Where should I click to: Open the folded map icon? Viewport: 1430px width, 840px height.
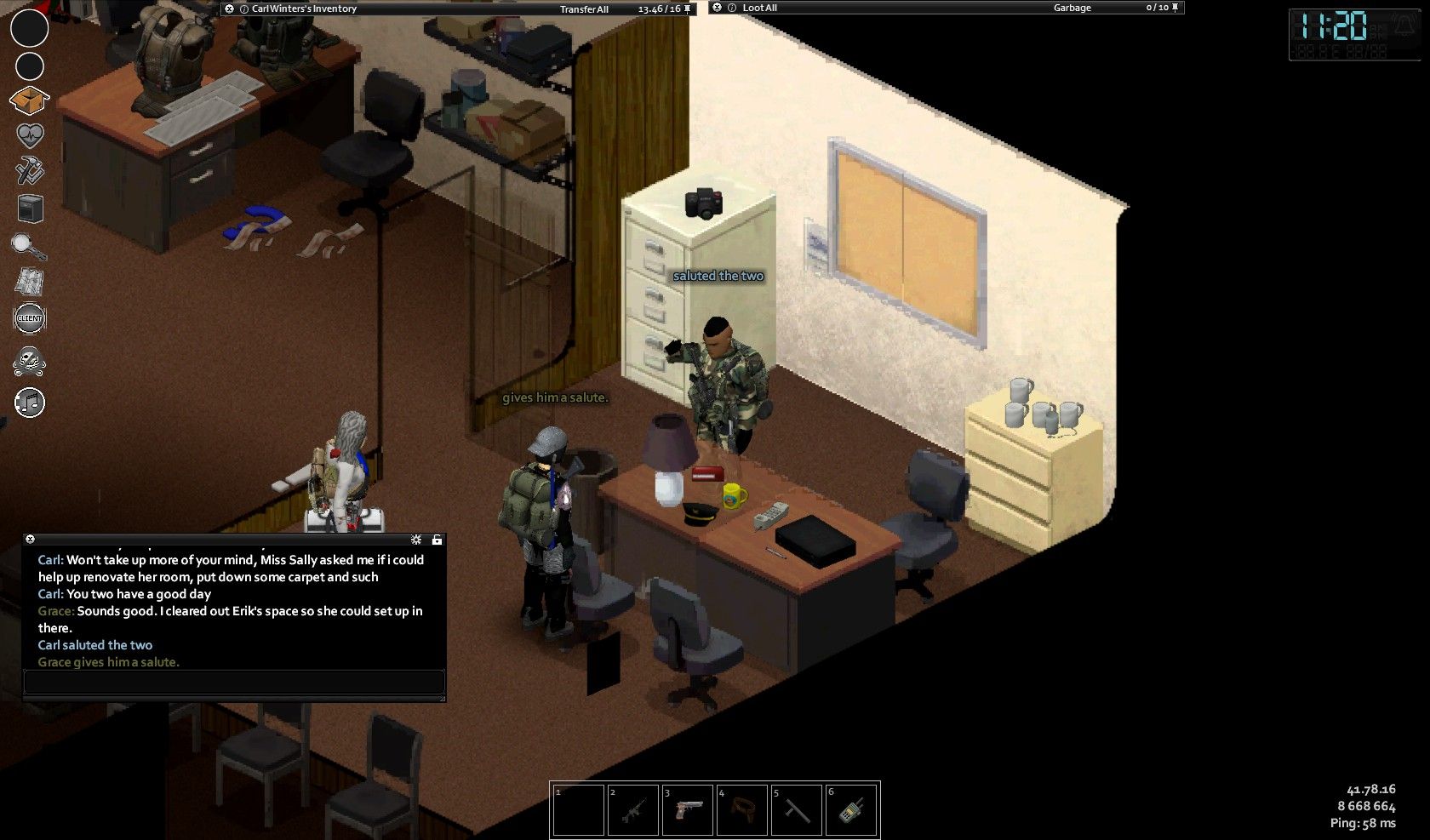coord(30,282)
